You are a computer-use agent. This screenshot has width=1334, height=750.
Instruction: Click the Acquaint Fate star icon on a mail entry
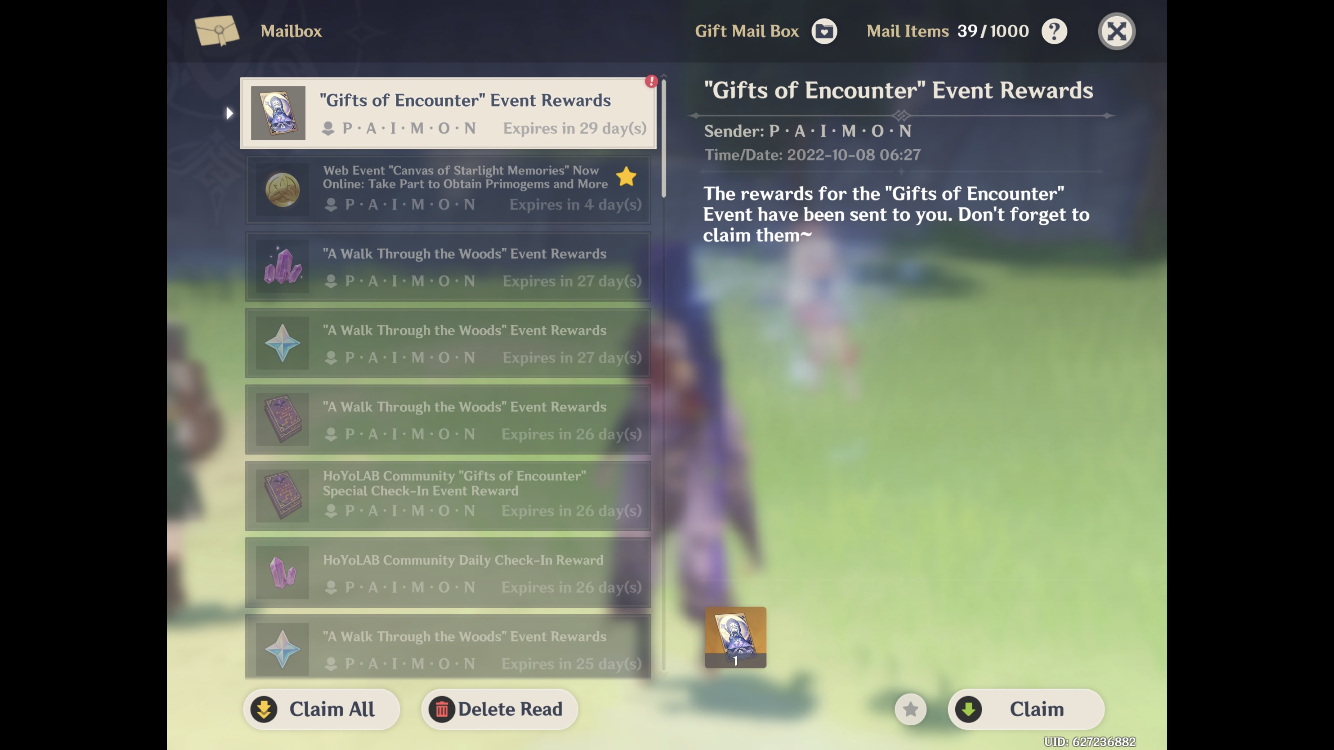283,343
